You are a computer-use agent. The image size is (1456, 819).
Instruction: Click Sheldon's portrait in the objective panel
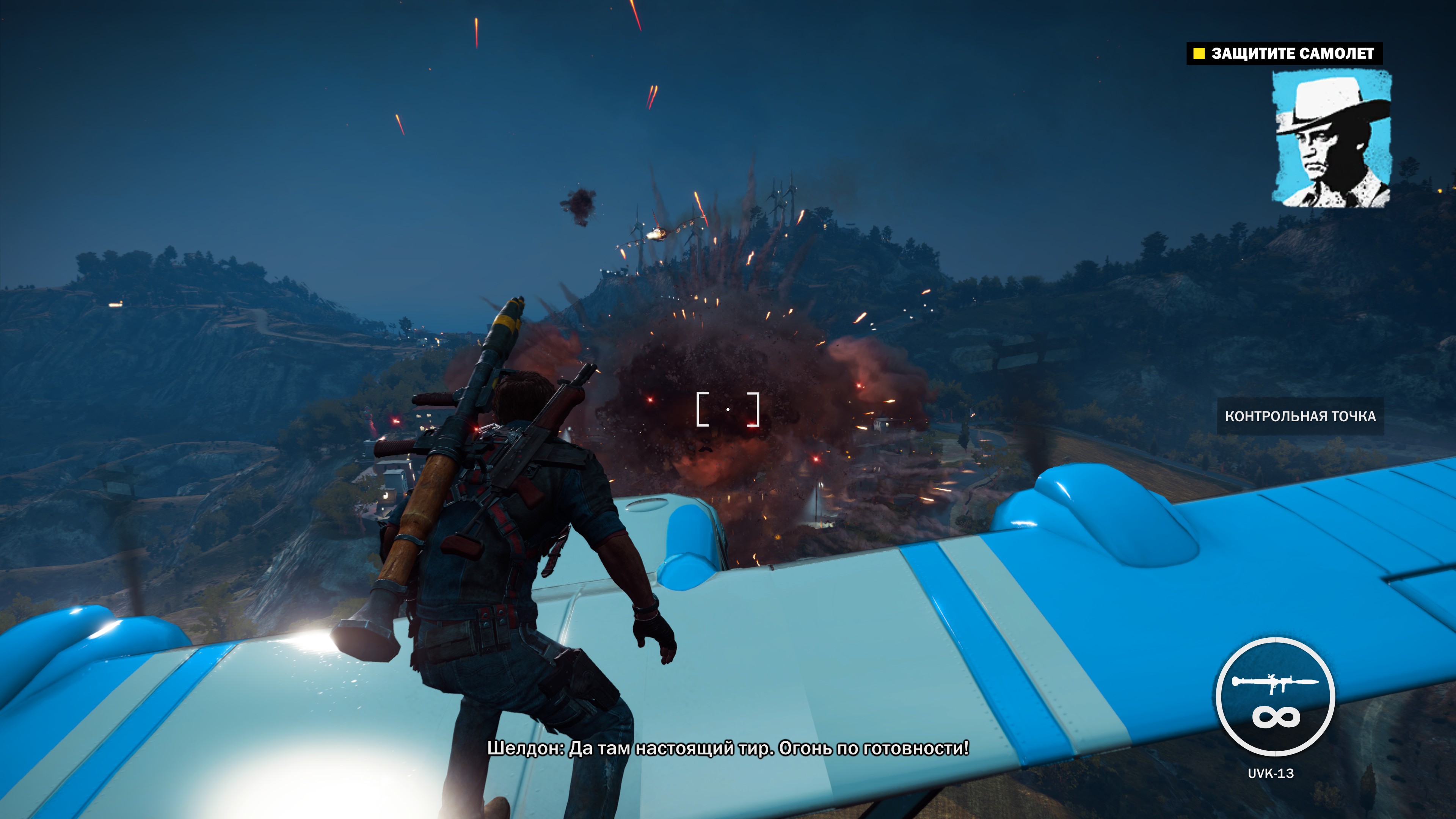coord(1331,139)
